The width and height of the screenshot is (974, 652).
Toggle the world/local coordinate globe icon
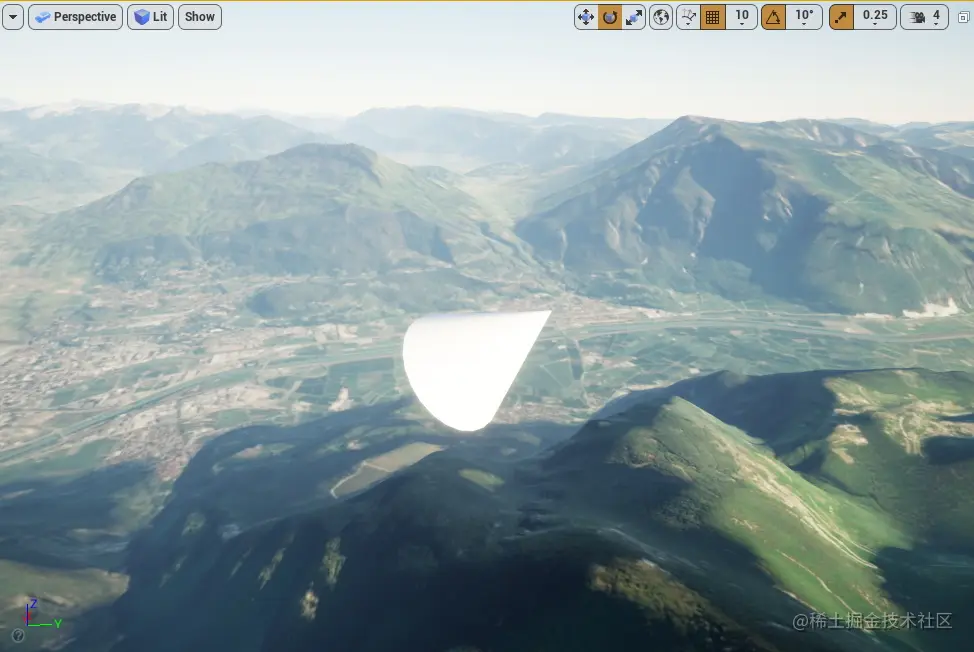click(661, 17)
